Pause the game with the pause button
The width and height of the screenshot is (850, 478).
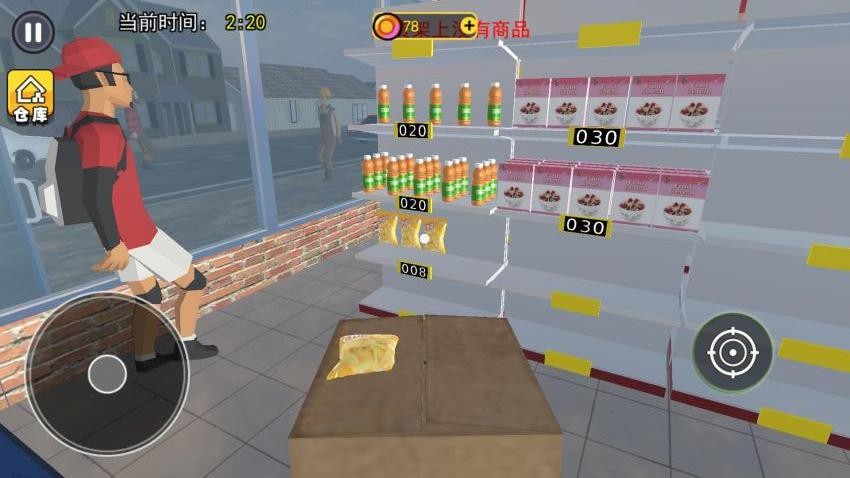tap(33, 32)
